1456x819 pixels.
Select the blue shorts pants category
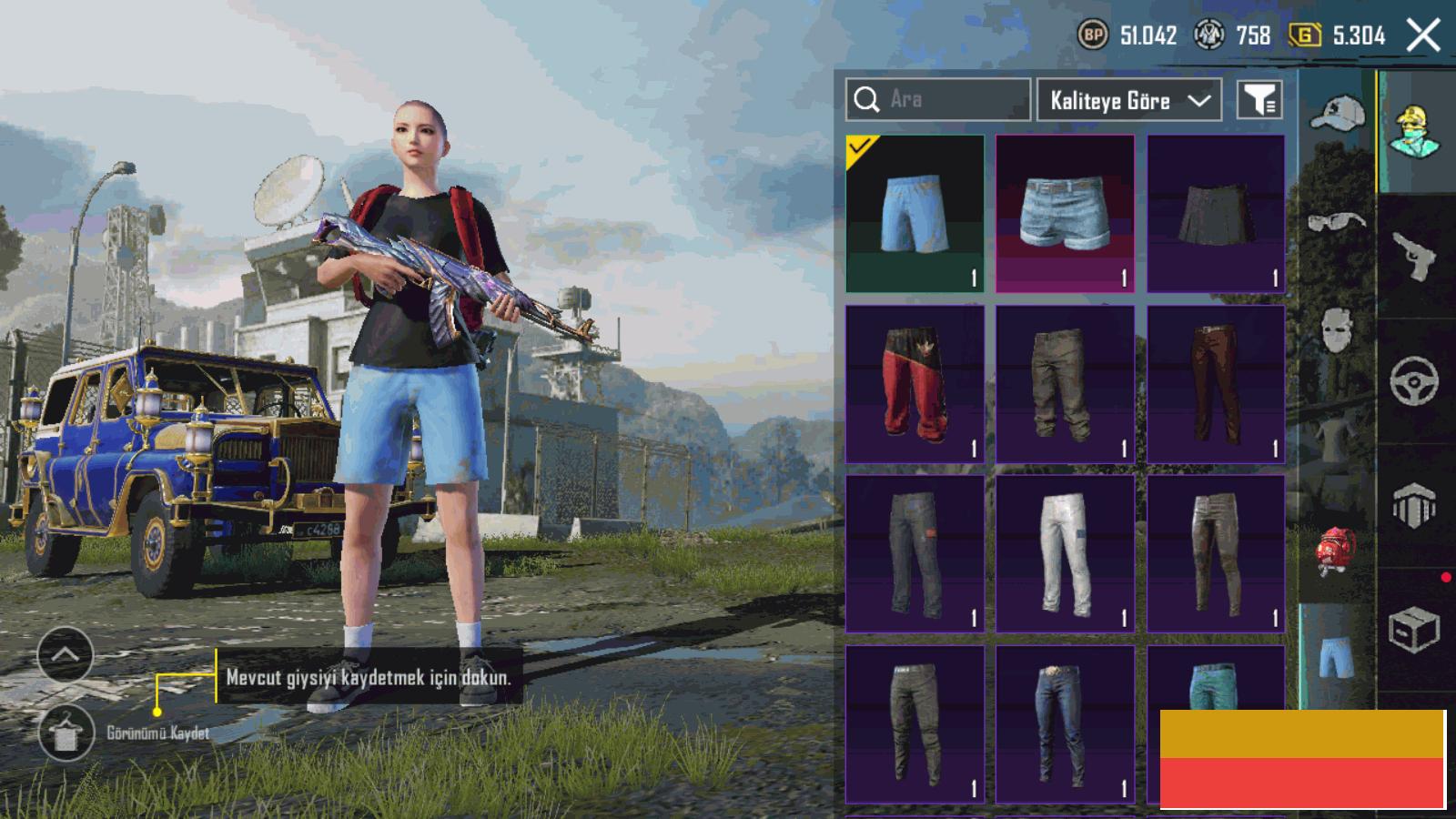tap(1335, 657)
